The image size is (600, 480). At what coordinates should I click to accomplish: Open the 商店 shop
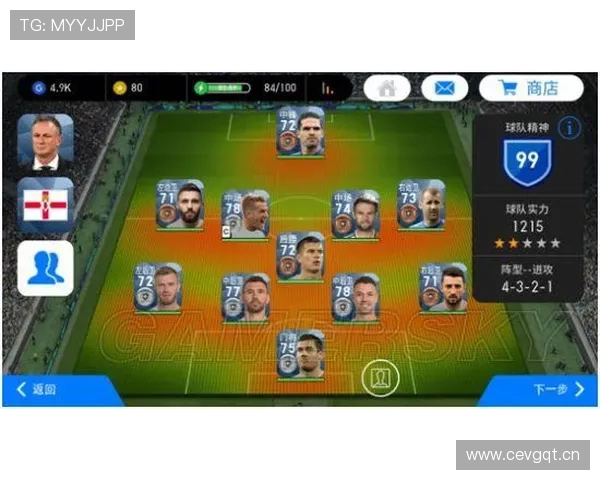tap(531, 88)
